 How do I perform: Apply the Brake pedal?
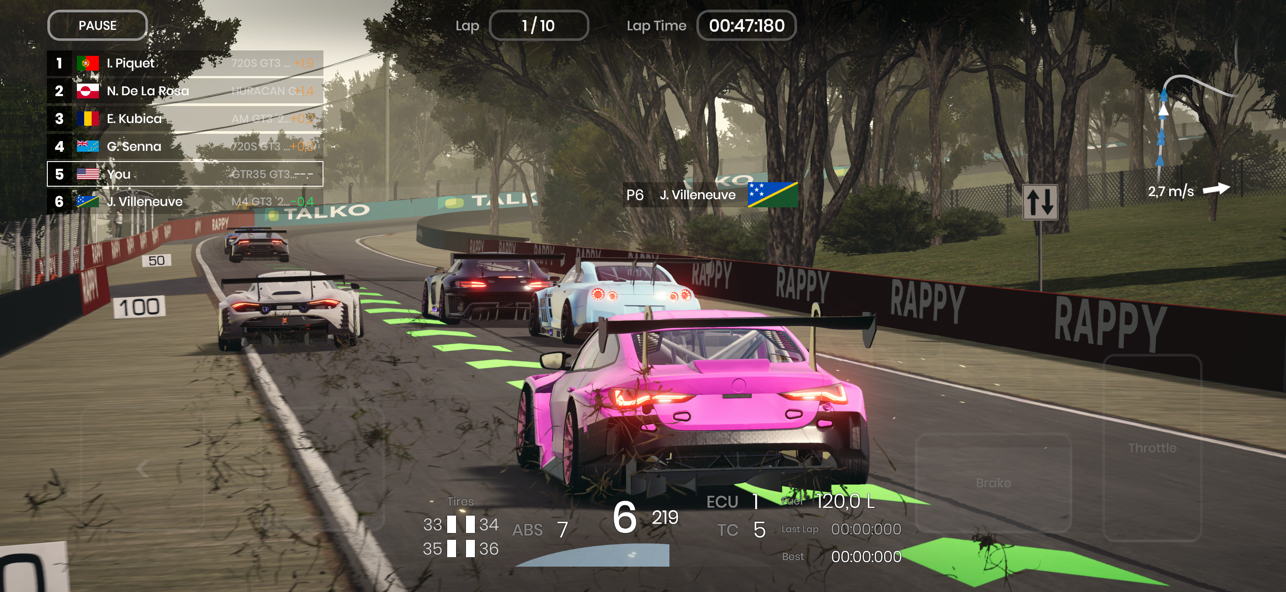(993, 483)
